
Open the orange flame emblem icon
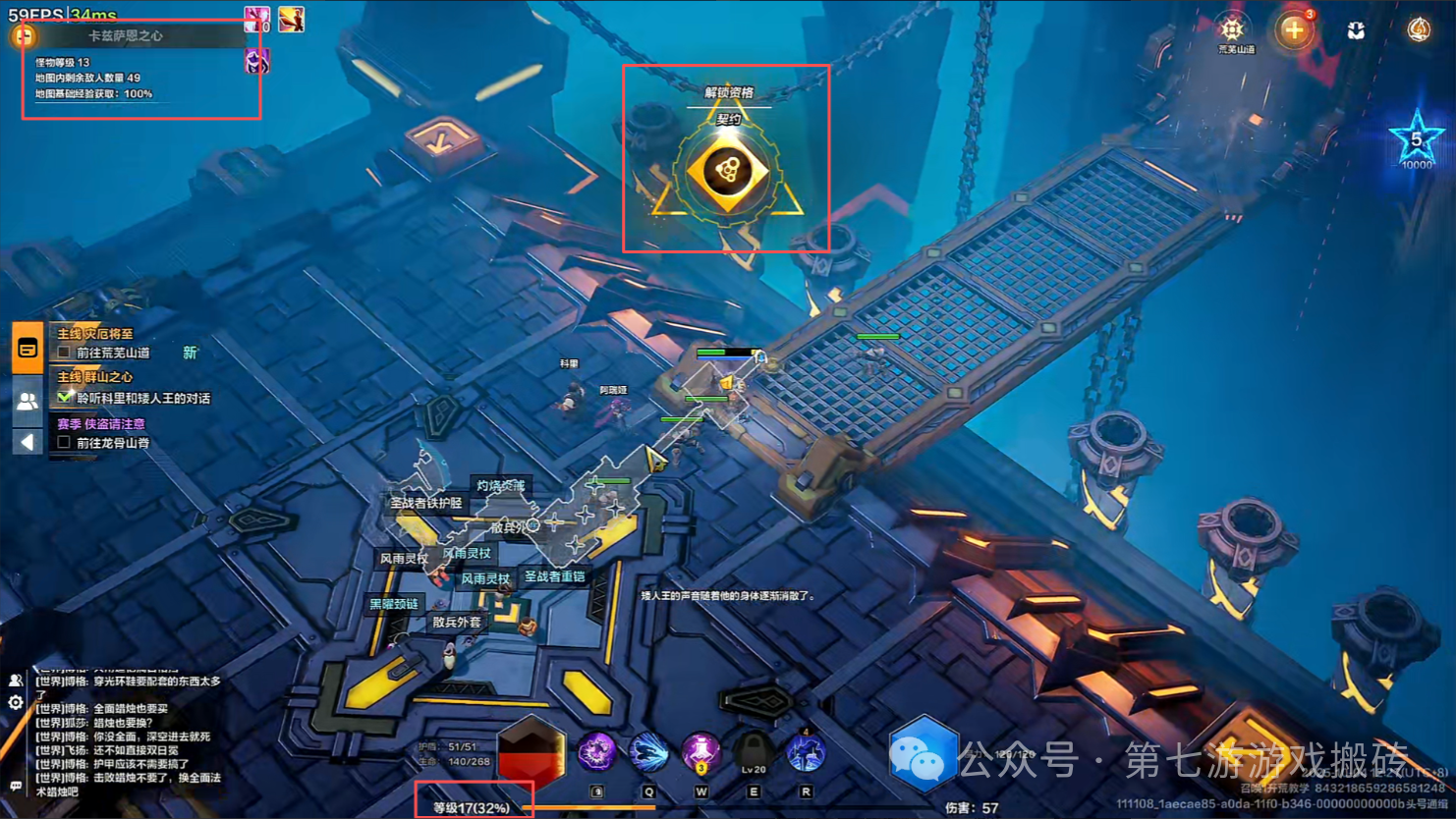click(1418, 30)
